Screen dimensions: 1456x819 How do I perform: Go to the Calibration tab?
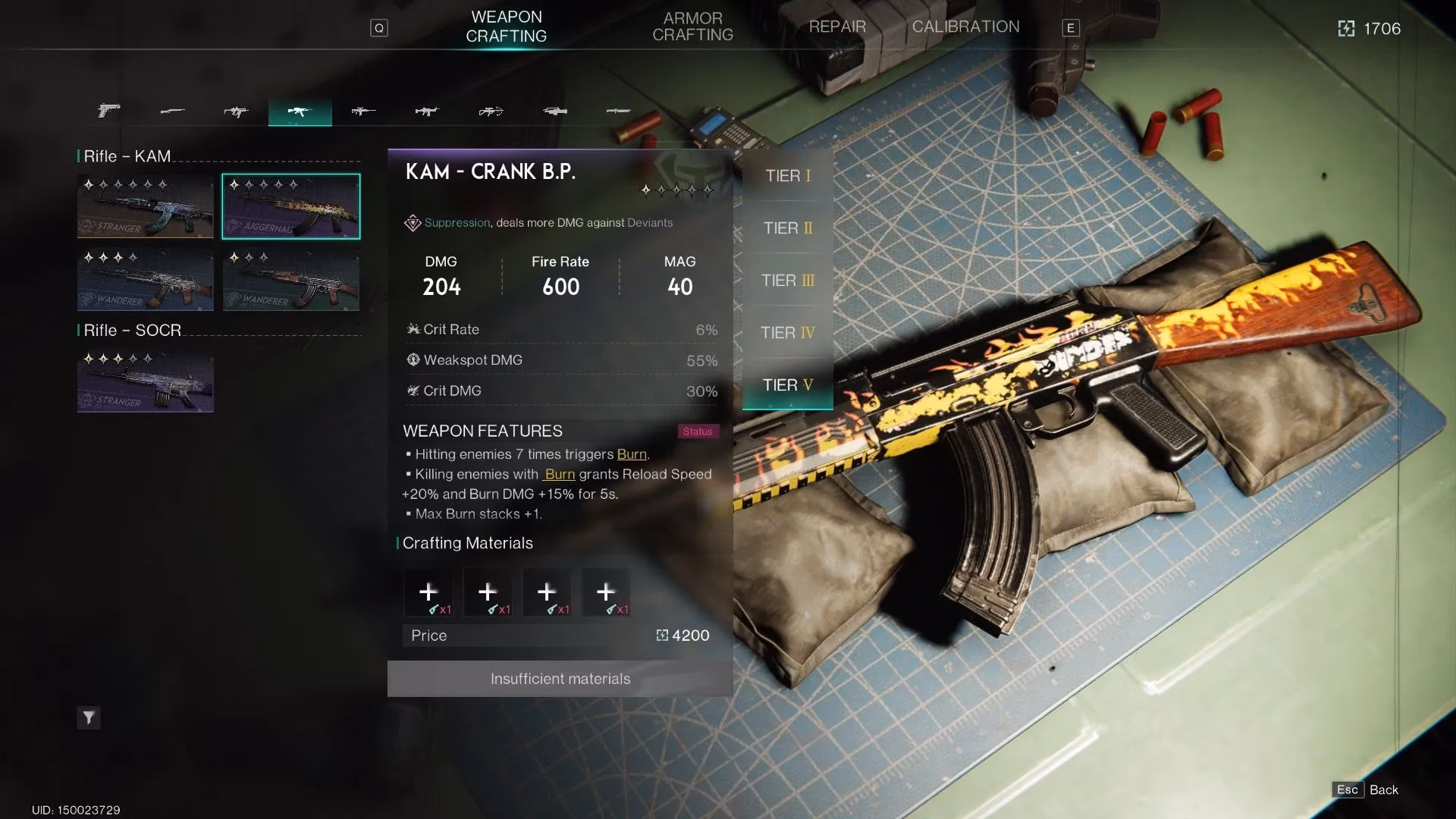965,27
